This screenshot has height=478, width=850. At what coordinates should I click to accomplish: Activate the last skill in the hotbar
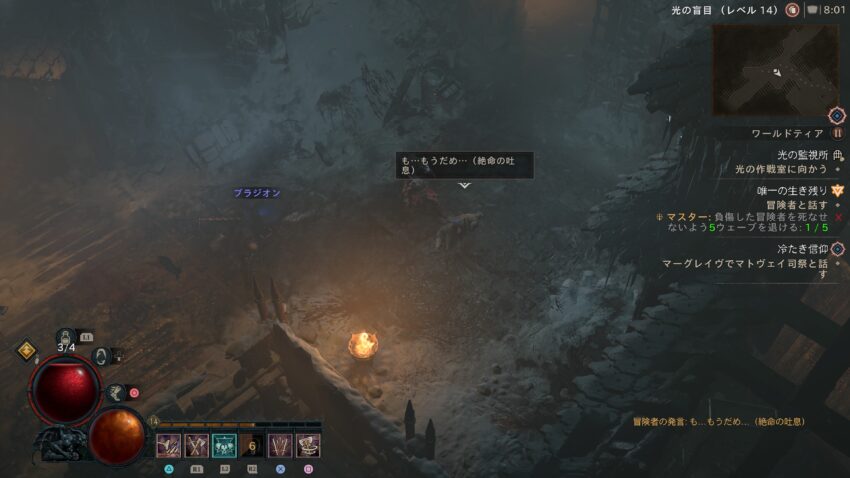(309, 446)
